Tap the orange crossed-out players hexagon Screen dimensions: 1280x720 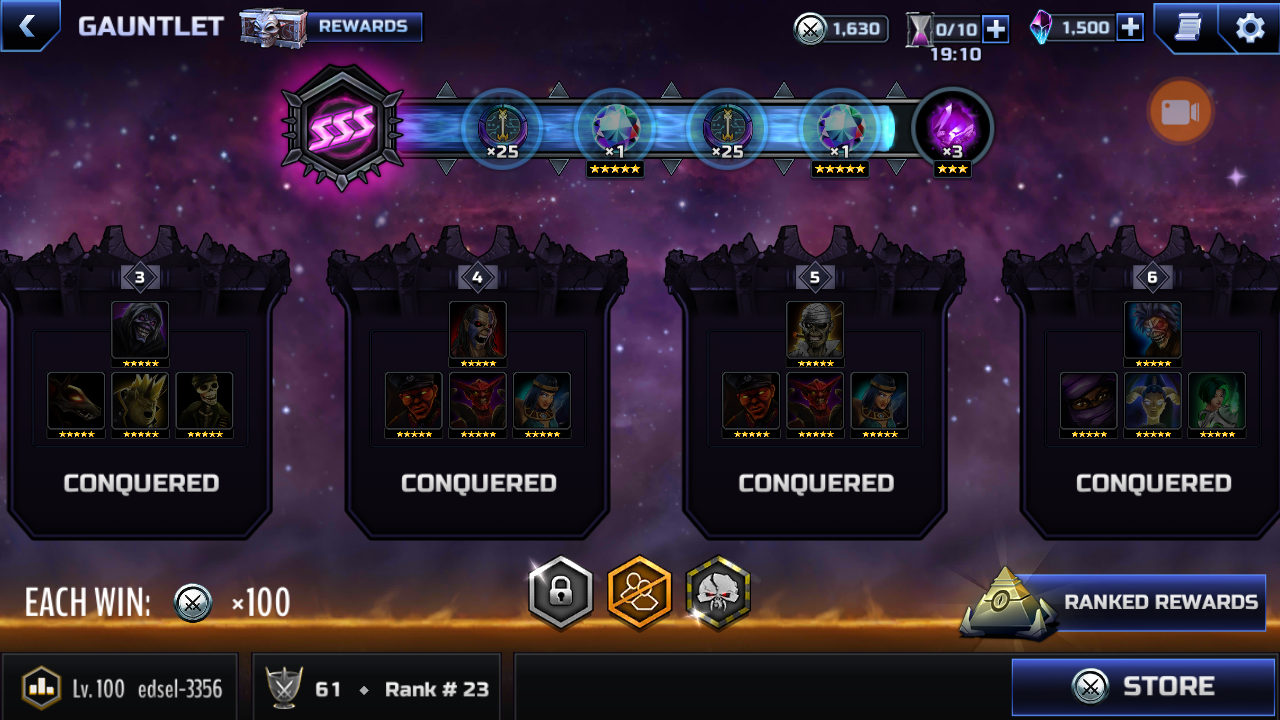tap(640, 593)
